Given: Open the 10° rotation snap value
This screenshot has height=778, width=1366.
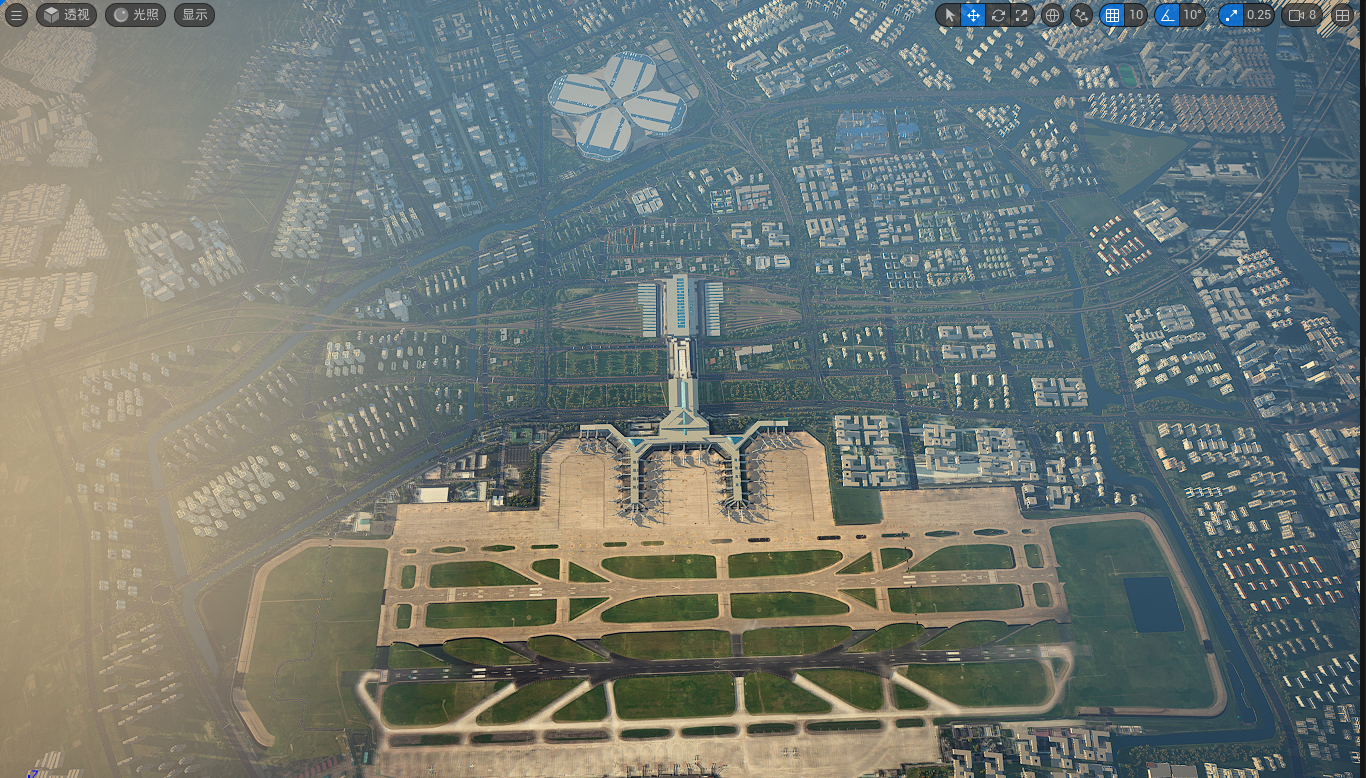Looking at the screenshot, I should (1192, 15).
